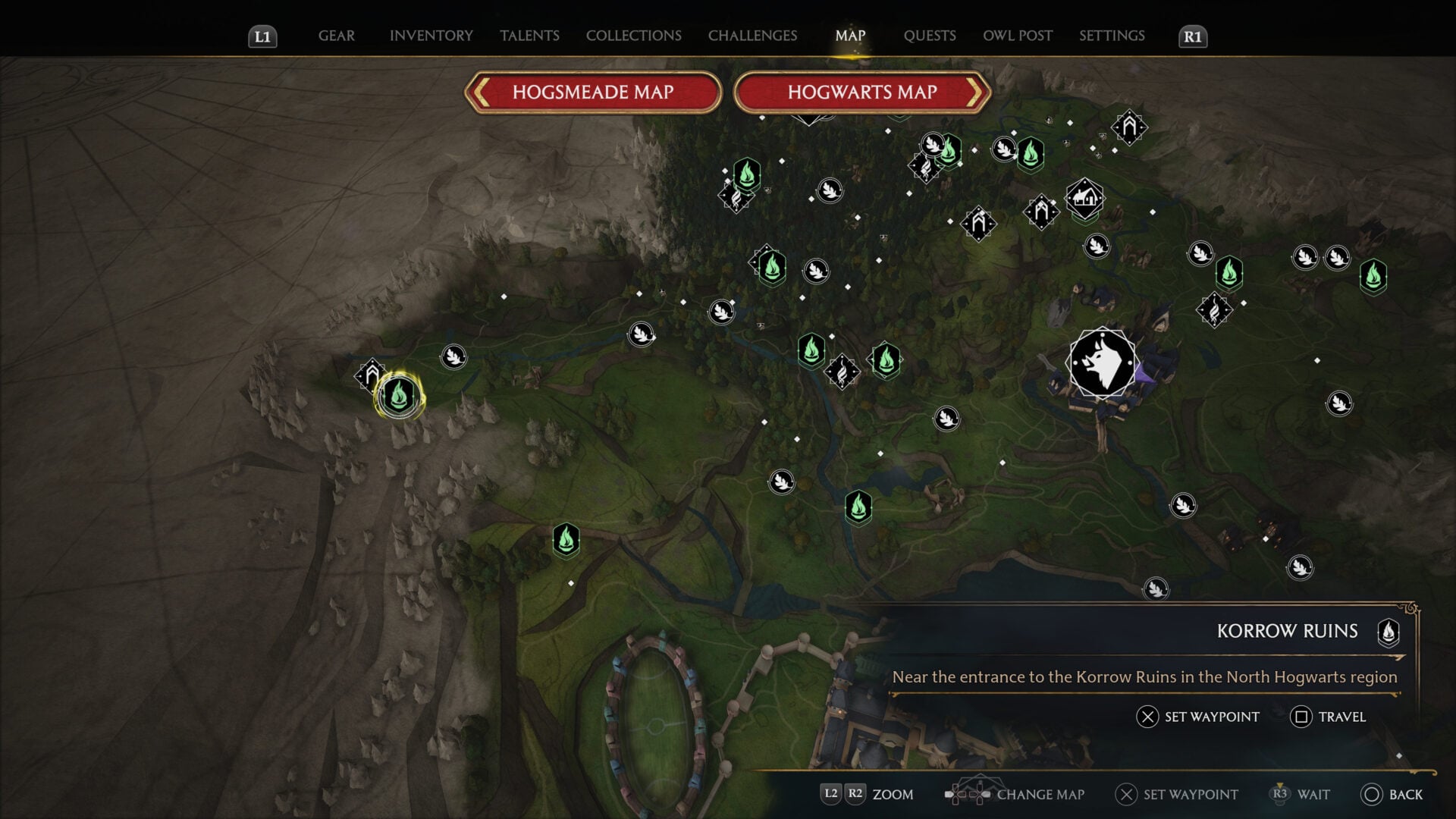Screen dimensions: 1456x819
Task: Open the Settings tab
Action: [x=1112, y=36]
